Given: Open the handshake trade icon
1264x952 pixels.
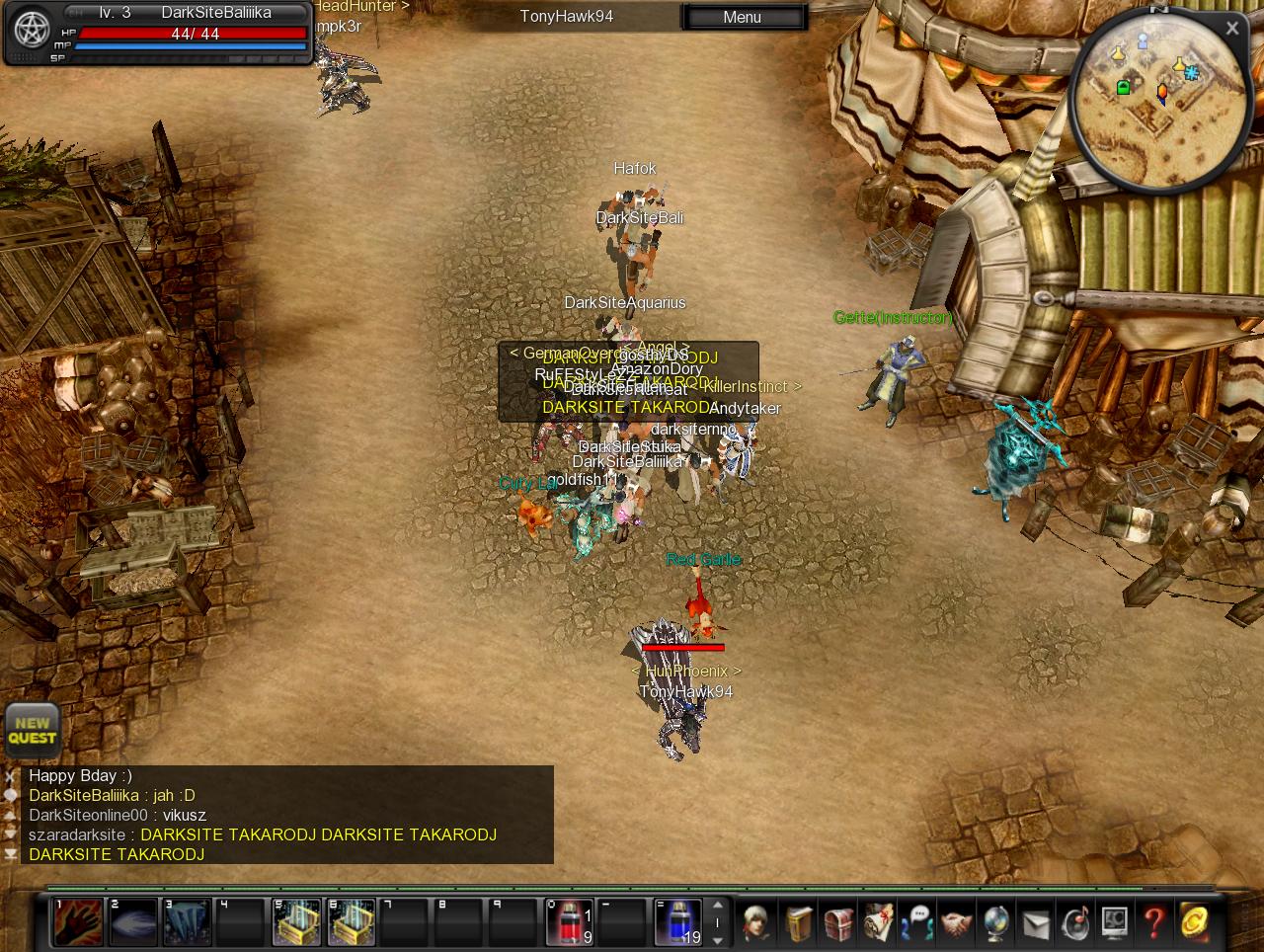Looking at the screenshot, I should pos(956,923).
